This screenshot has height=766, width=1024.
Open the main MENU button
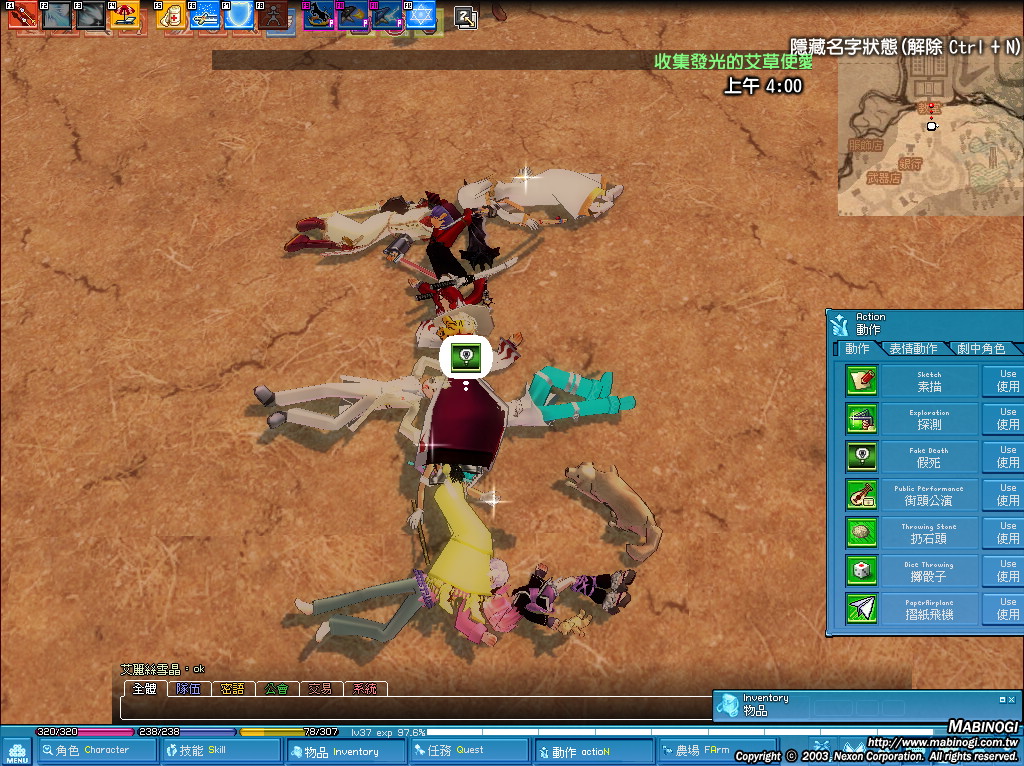click(x=17, y=751)
